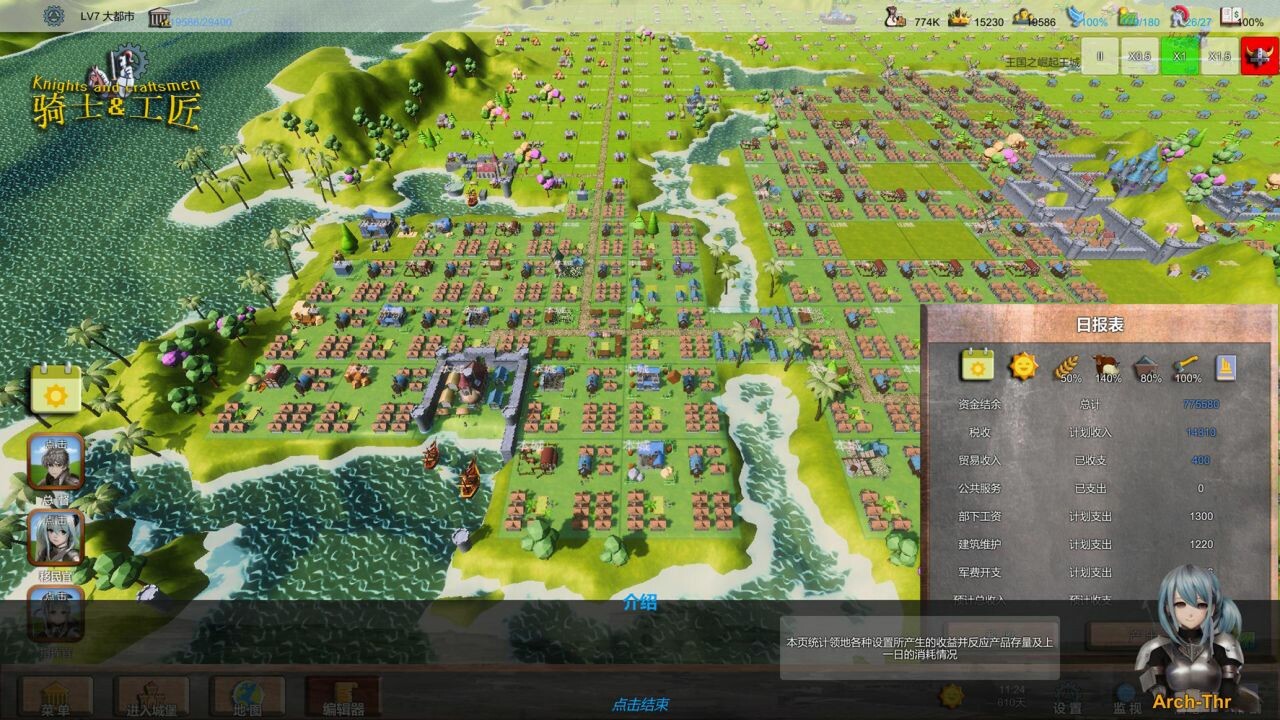1280x720 pixels.
Task: Enable X1.5 game speed
Action: 1219,57
